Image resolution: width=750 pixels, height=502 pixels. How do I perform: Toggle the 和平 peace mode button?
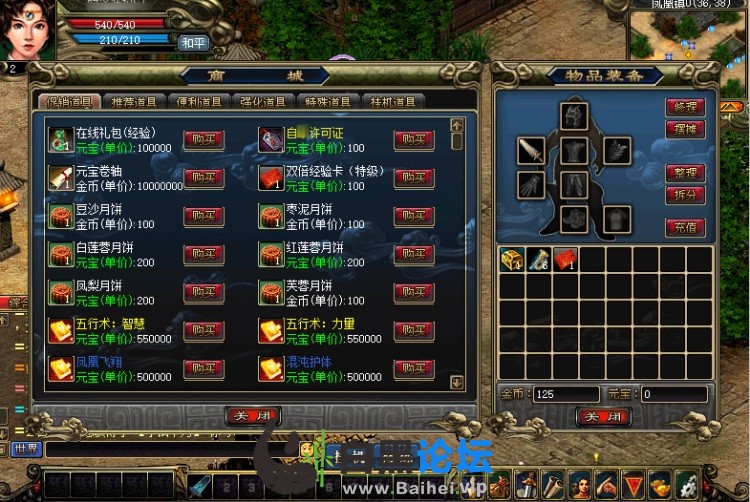point(192,43)
